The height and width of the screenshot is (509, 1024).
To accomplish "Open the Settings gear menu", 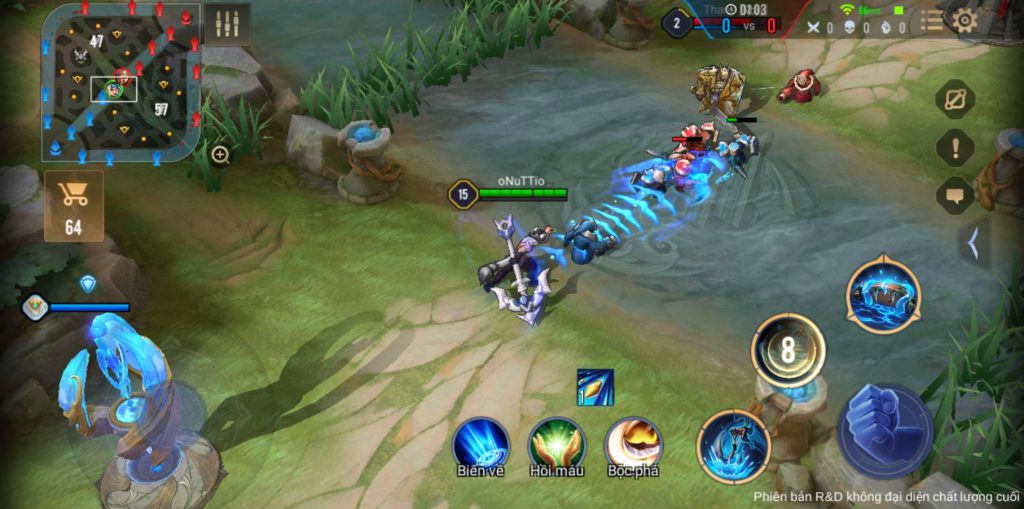I will (x=965, y=21).
